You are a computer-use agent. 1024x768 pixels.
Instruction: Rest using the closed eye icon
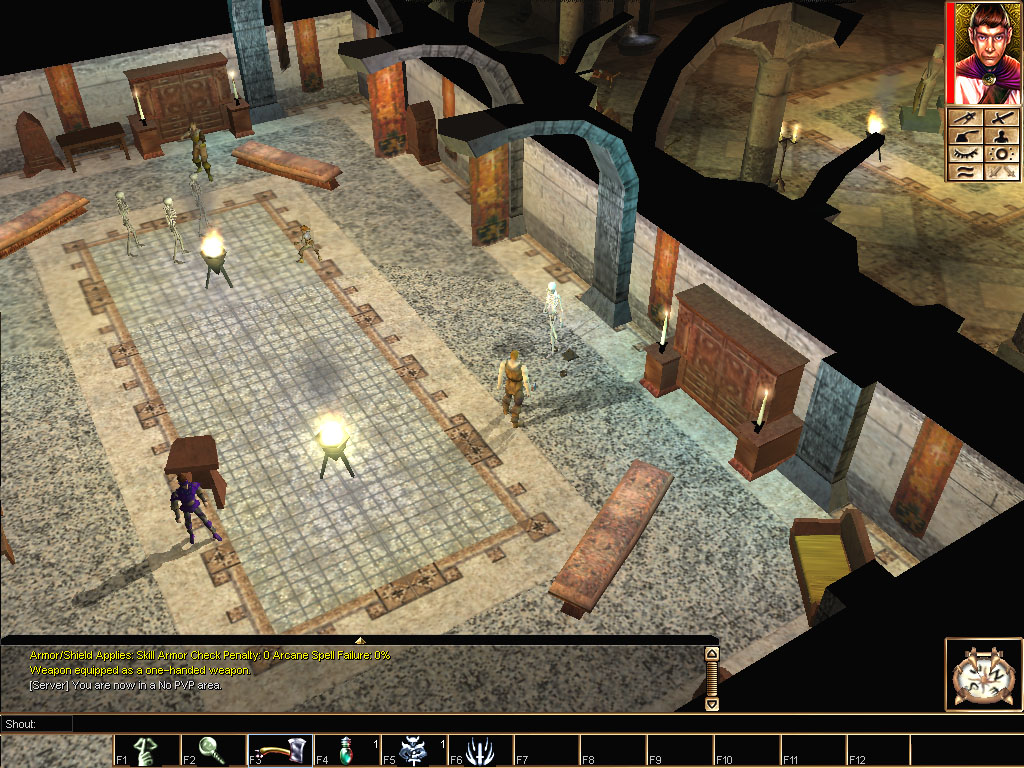point(965,155)
